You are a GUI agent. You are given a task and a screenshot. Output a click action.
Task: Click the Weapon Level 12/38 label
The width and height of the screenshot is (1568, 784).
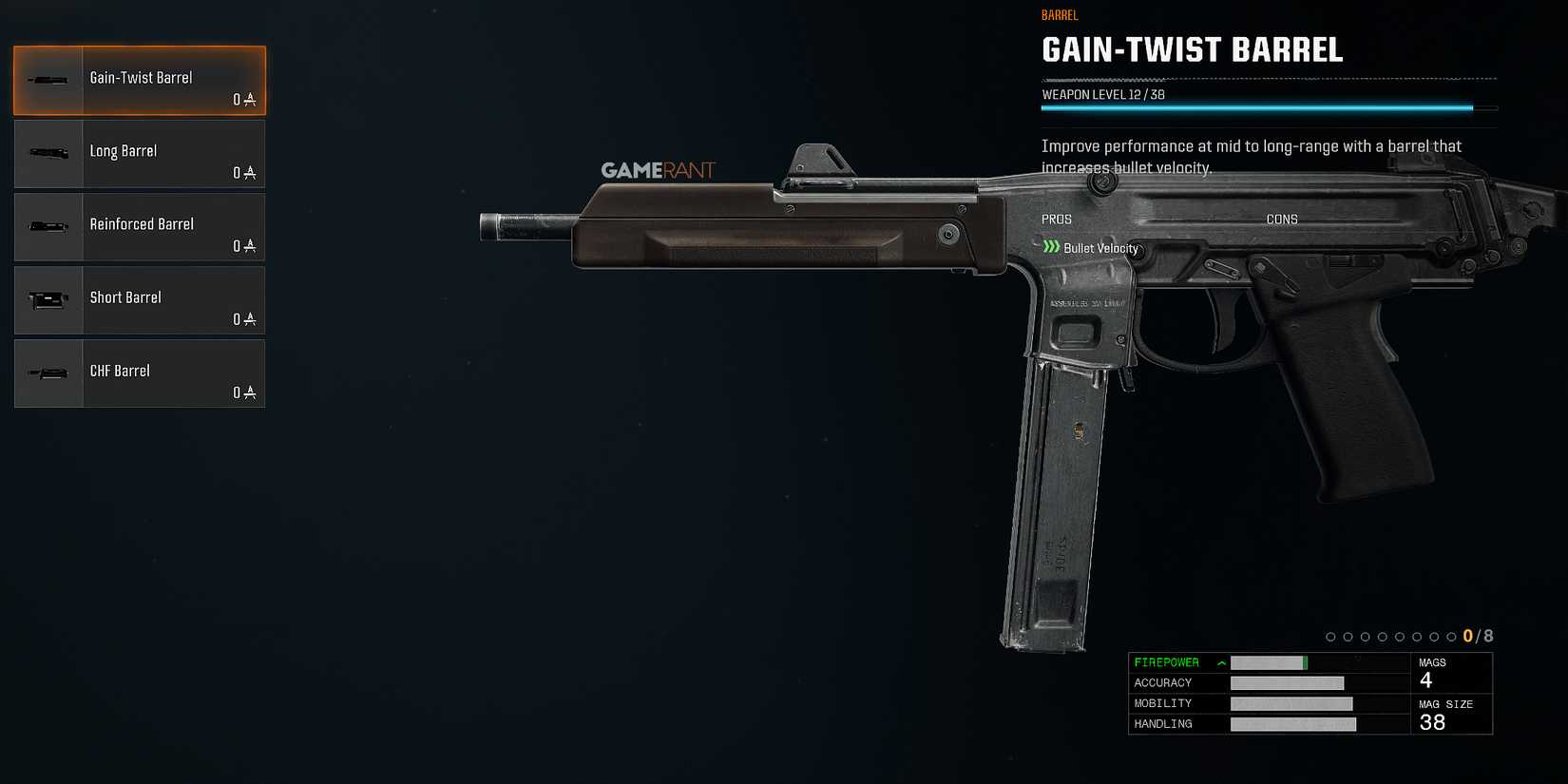tap(1102, 94)
